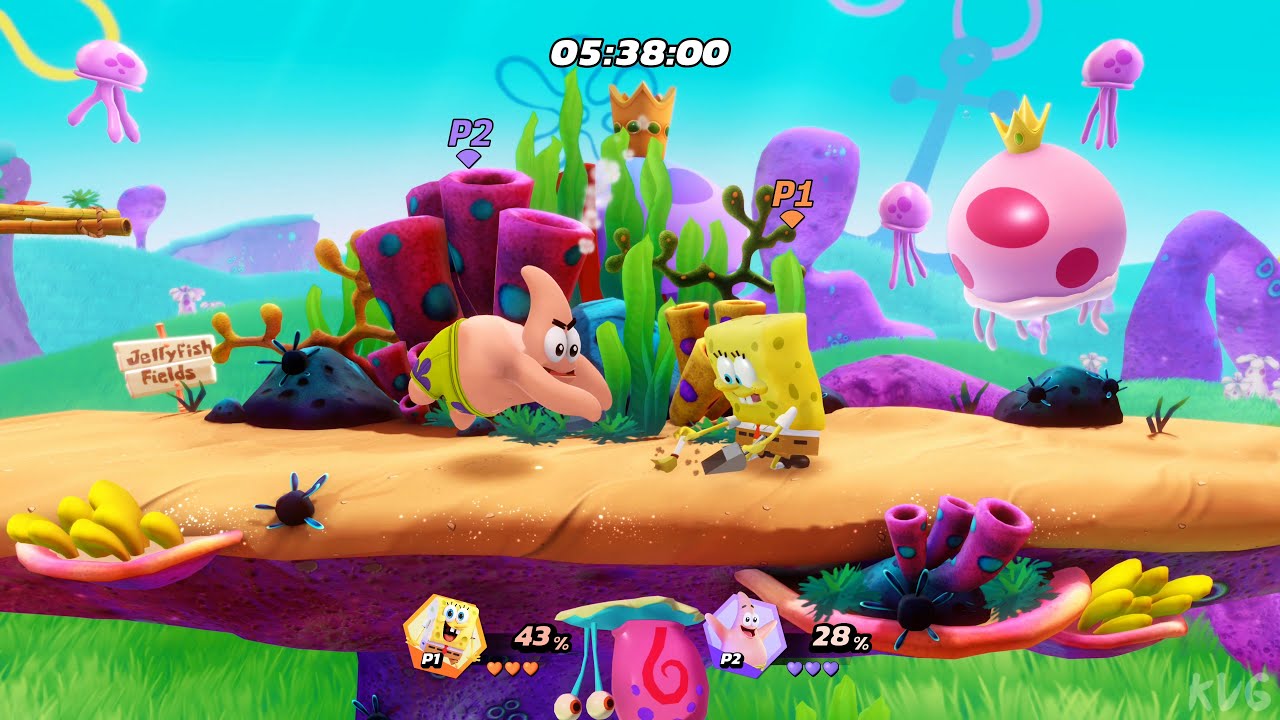Select the Jellyfish Fields wooden sign
Image resolution: width=1280 pixels, height=720 pixels.
pos(167,362)
